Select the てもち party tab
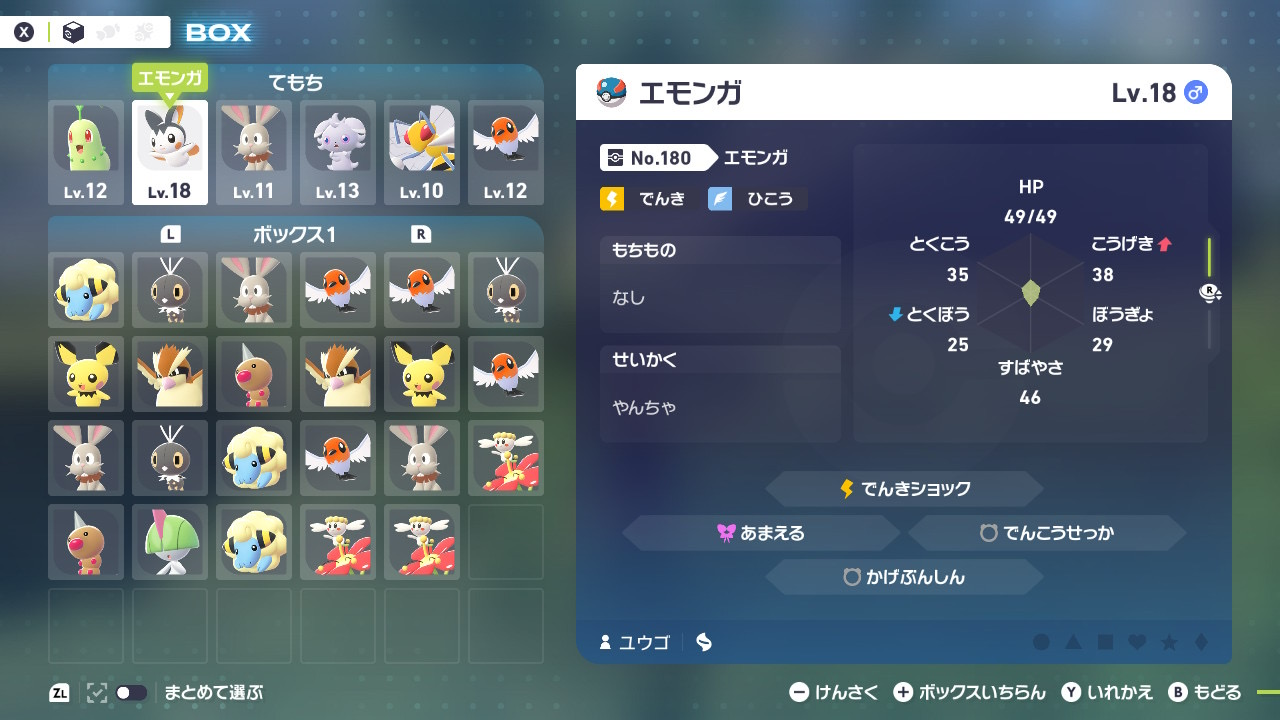 [x=297, y=79]
